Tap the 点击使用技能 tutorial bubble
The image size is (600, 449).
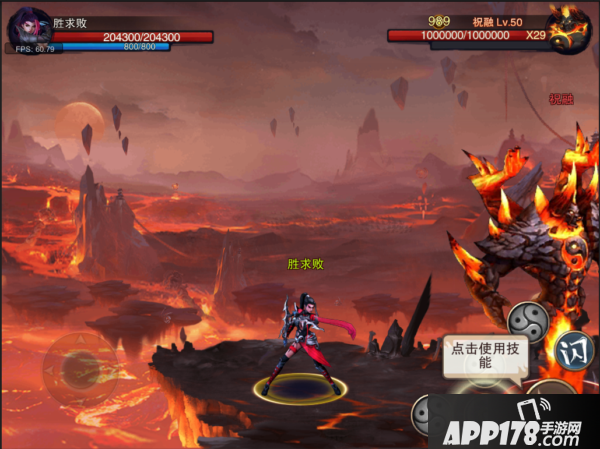click(485, 357)
